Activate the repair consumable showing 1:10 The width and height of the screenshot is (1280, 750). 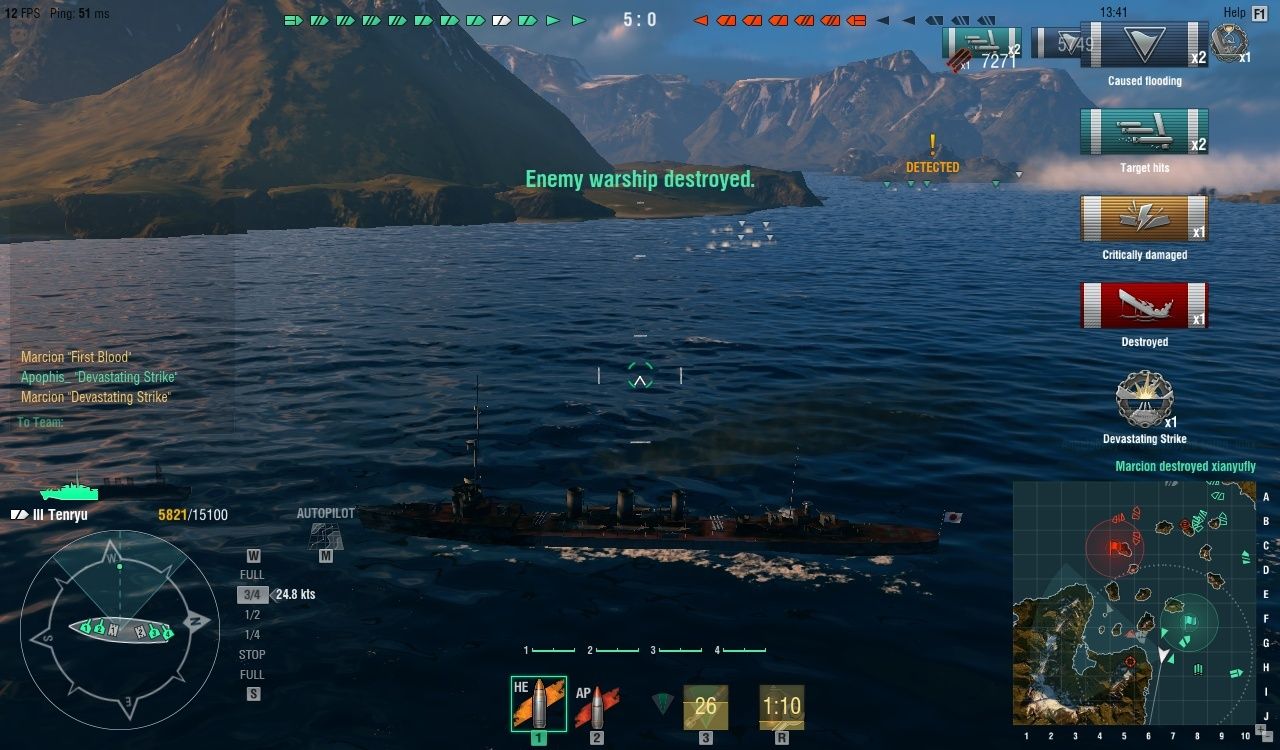click(x=781, y=706)
